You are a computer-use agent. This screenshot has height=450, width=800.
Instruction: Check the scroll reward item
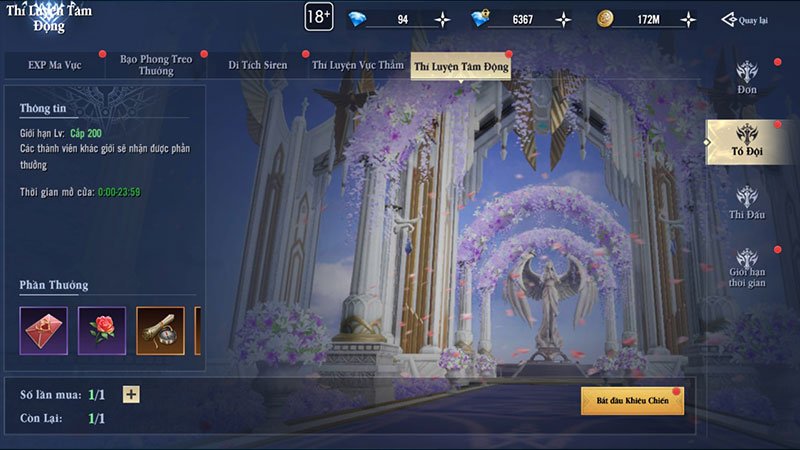[160, 330]
